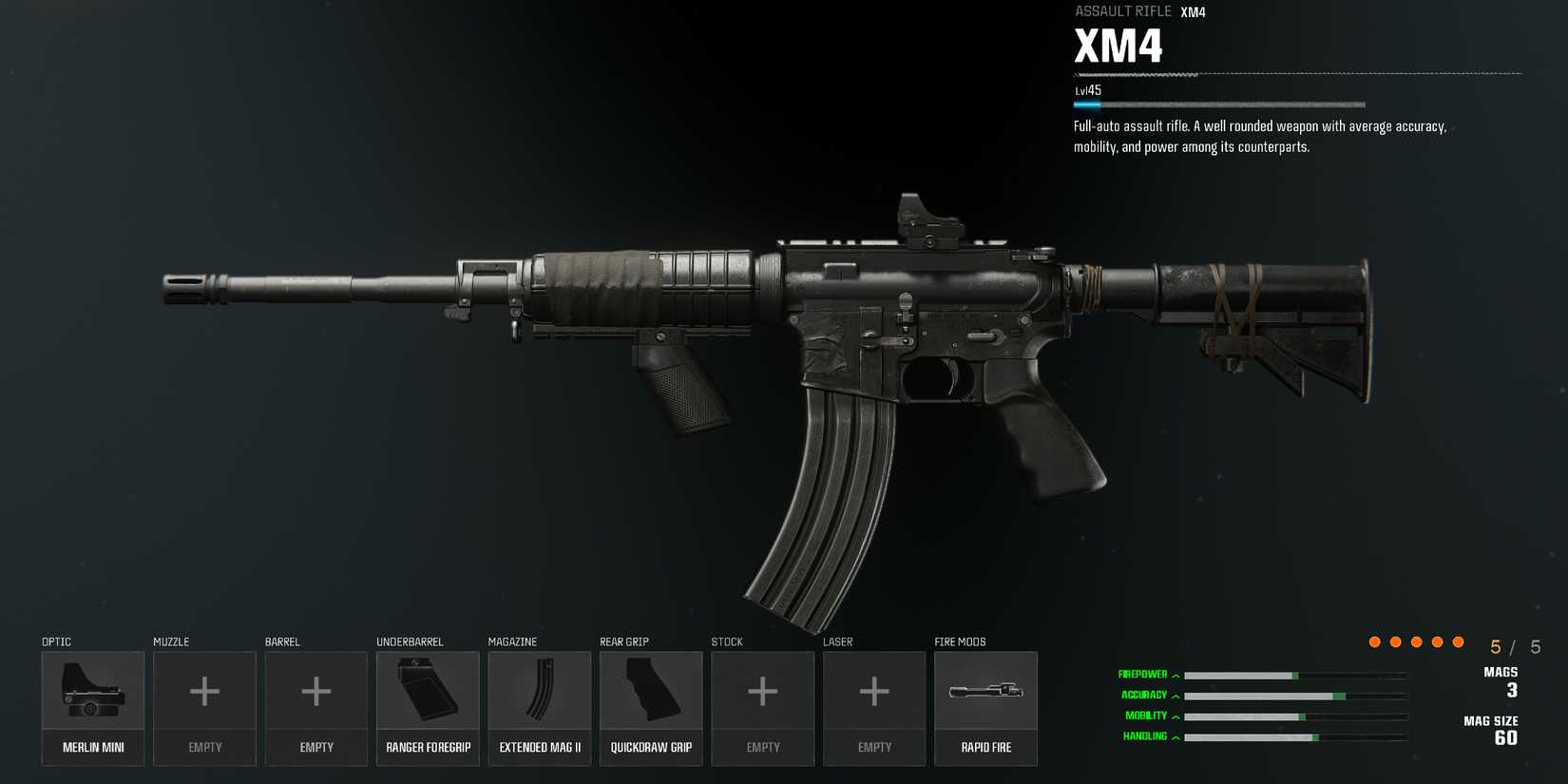
Task: Expand the ACCURACY stat details chevron
Action: (x=1176, y=695)
